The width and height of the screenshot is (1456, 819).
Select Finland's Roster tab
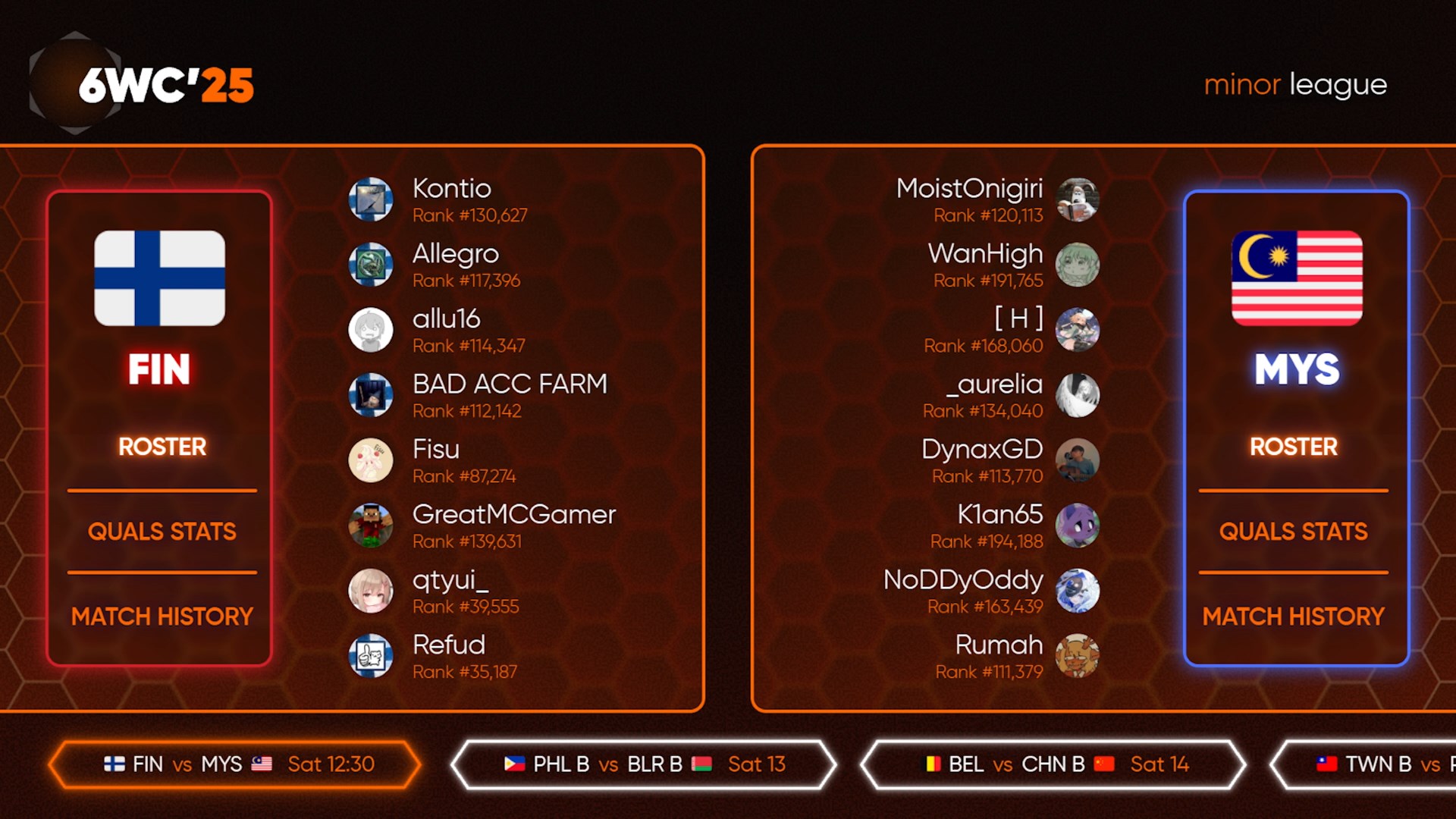point(162,447)
